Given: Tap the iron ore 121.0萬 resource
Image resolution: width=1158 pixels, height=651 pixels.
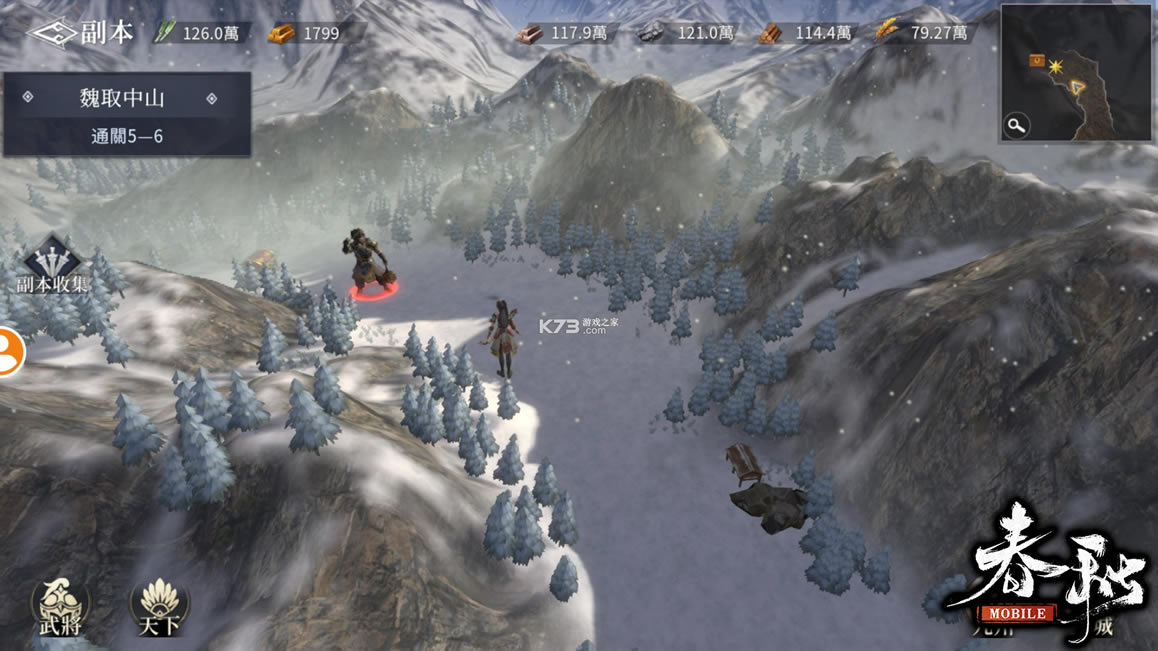Looking at the screenshot, I should (677, 33).
